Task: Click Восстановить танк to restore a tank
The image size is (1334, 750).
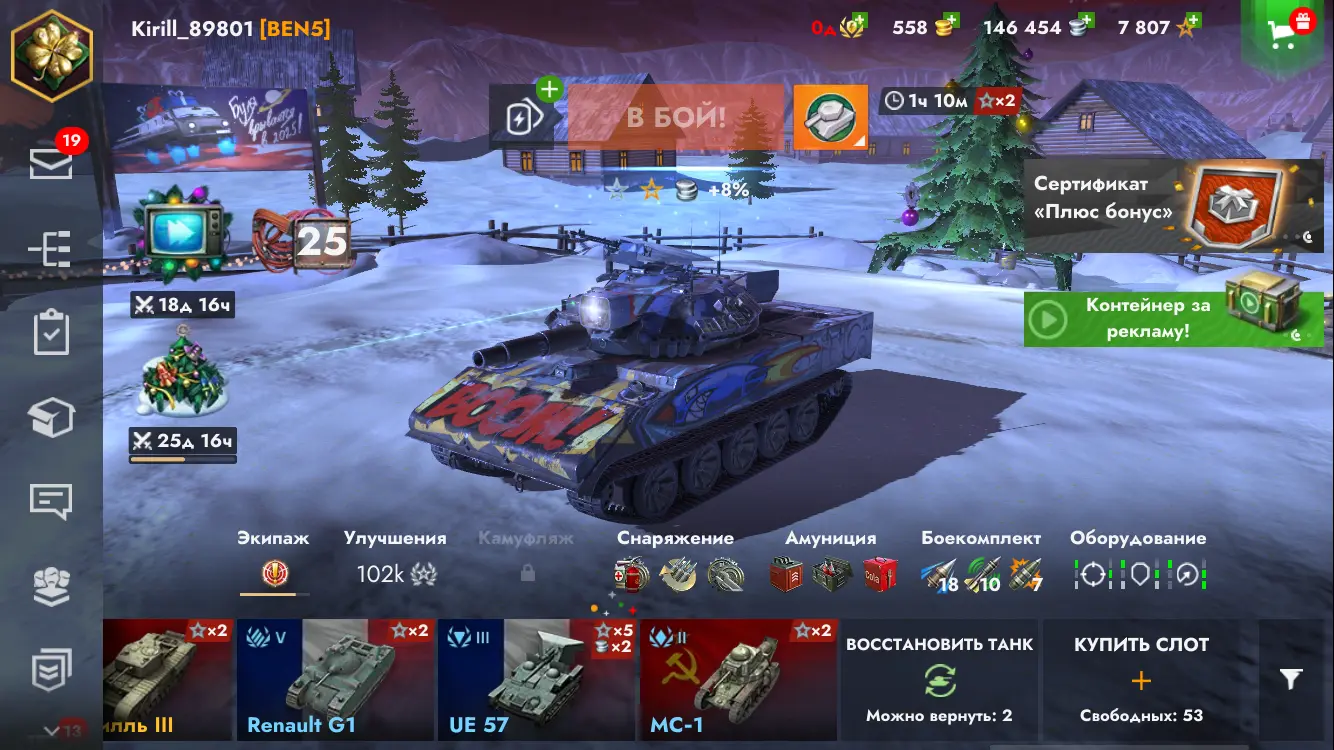Action: [940, 679]
